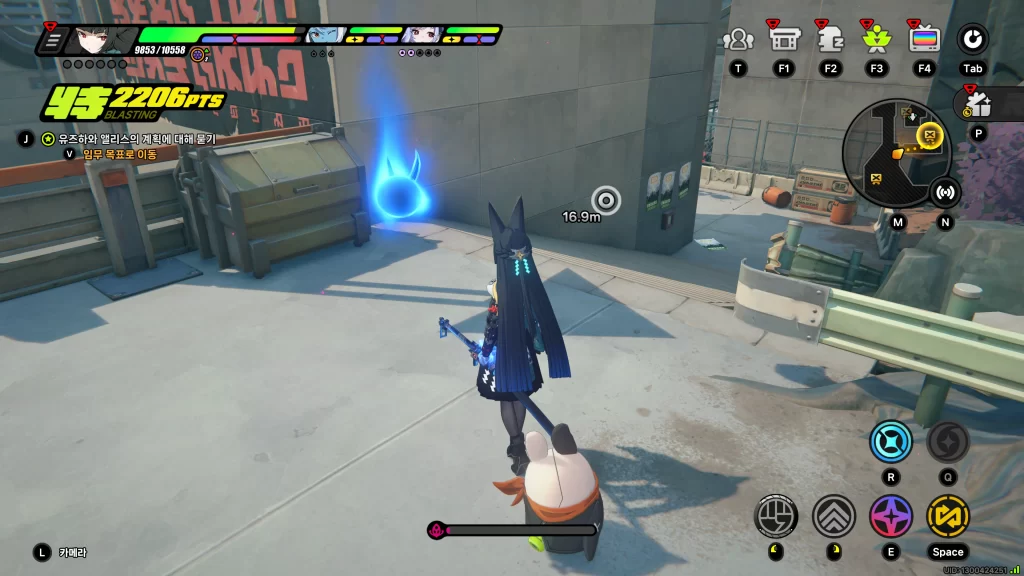Open the rainbow TV icon
Viewport: 1024px width, 576px height.
[923, 39]
